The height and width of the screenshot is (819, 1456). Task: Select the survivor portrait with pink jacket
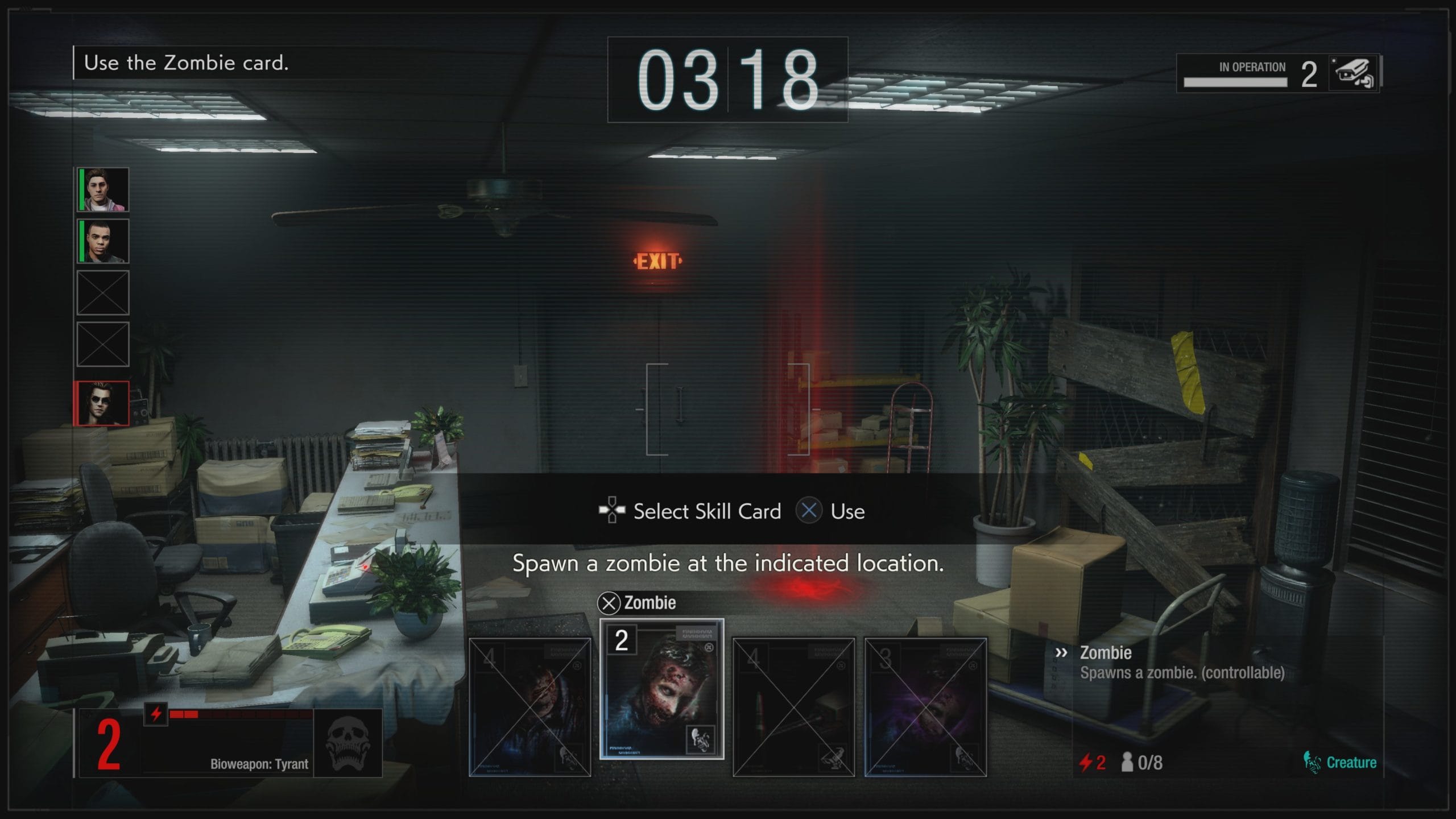click(103, 189)
